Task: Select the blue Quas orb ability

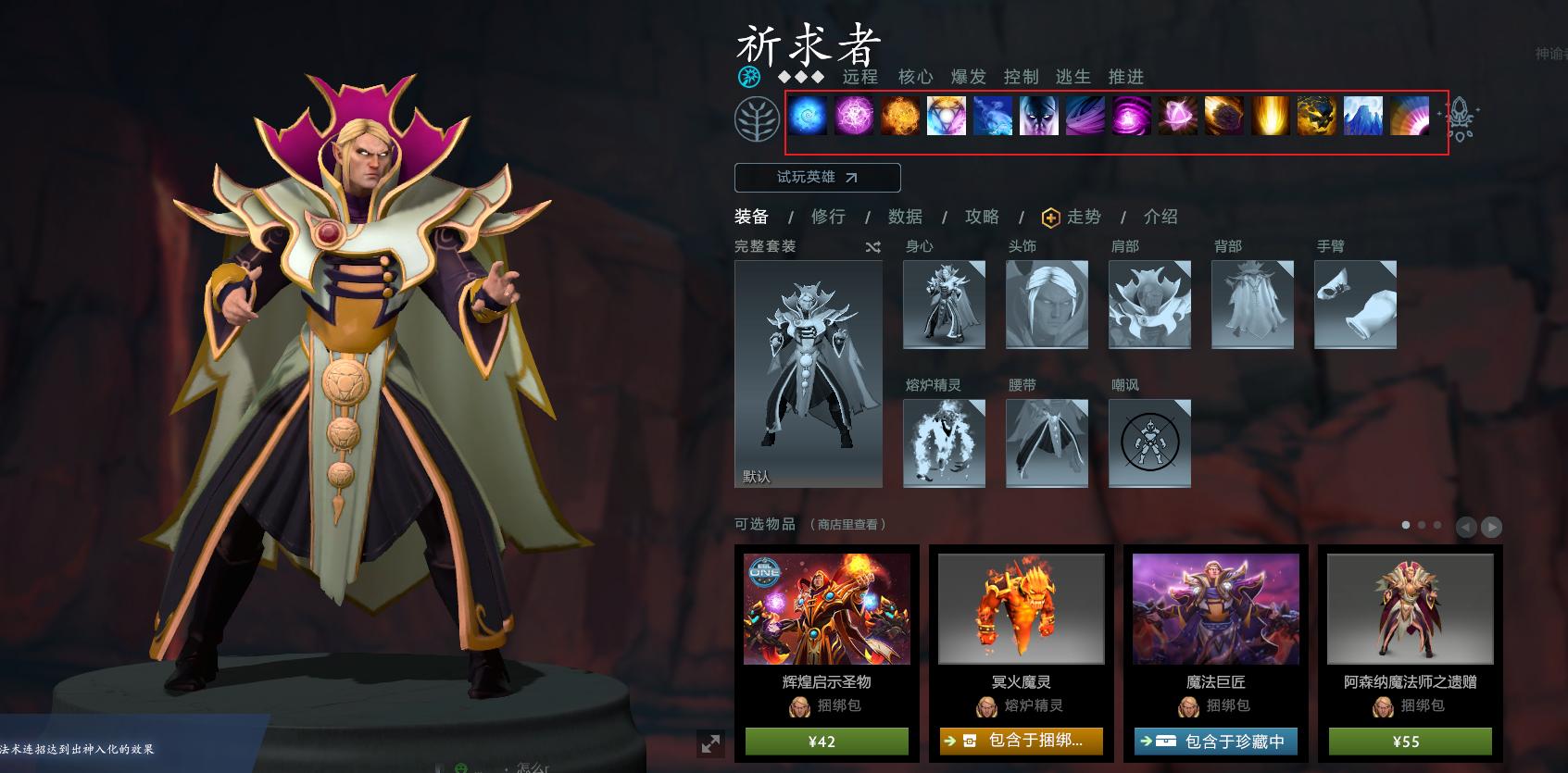Action: 808,117
